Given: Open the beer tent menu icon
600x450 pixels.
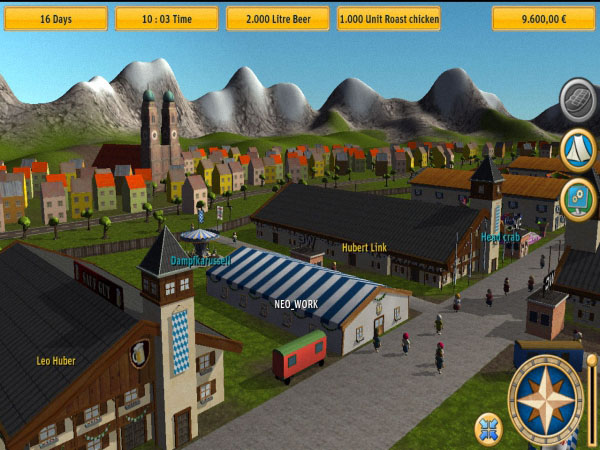Looking at the screenshot, I should point(579,148).
